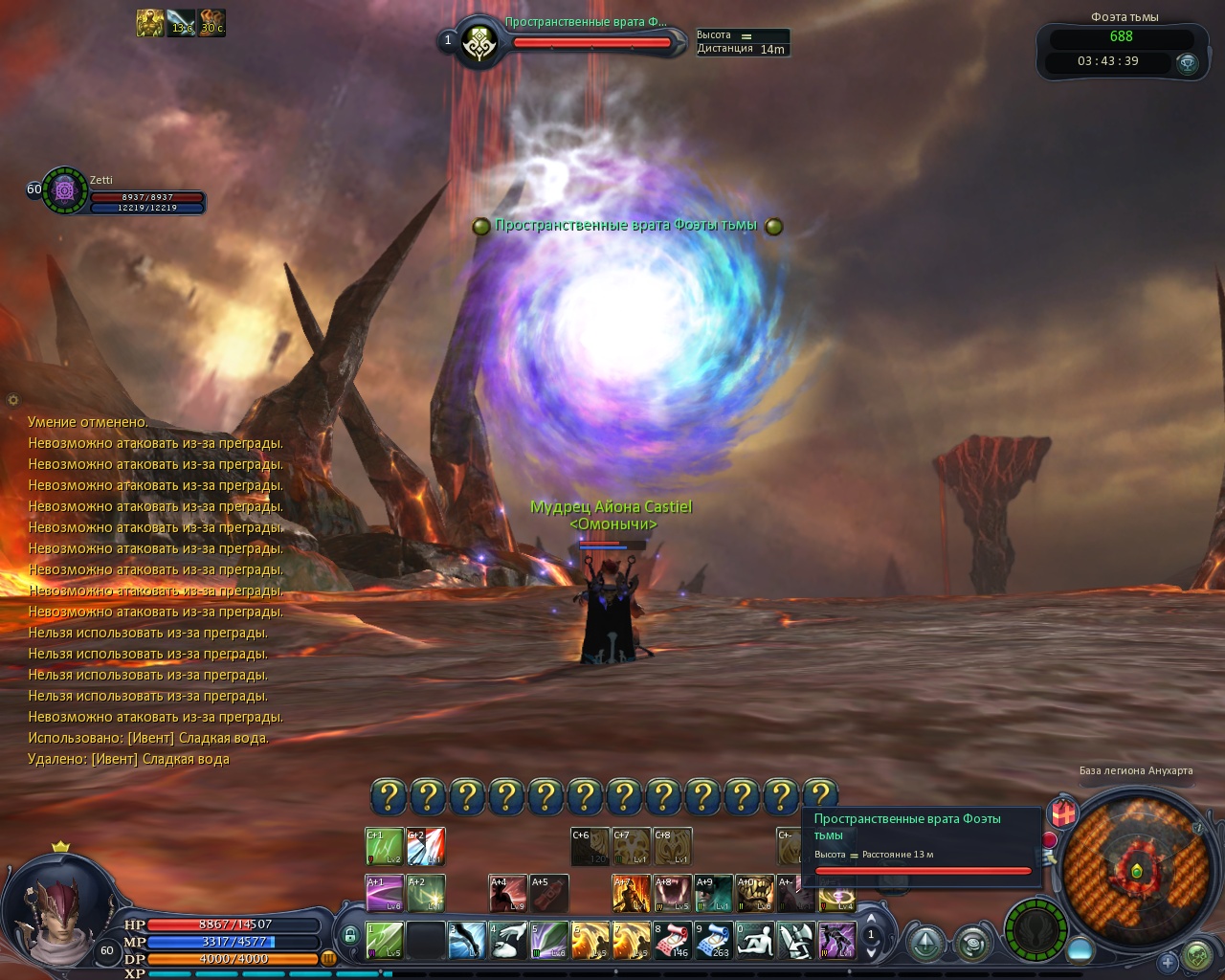Use the bottle item on A+5
The image size is (1225, 980).
pos(548,893)
